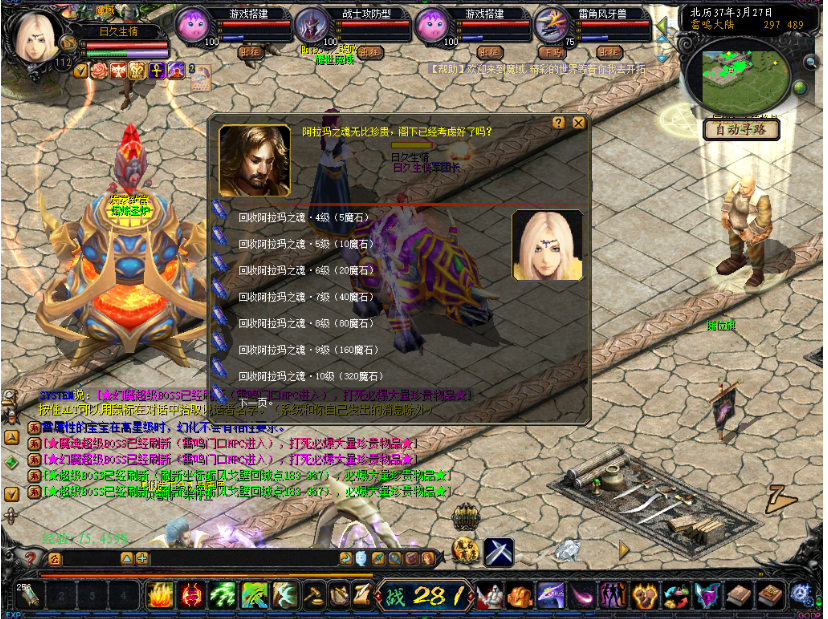Select the 战士攻防型 pet portrait
Viewport: 828px width, 619px height.
313,26
